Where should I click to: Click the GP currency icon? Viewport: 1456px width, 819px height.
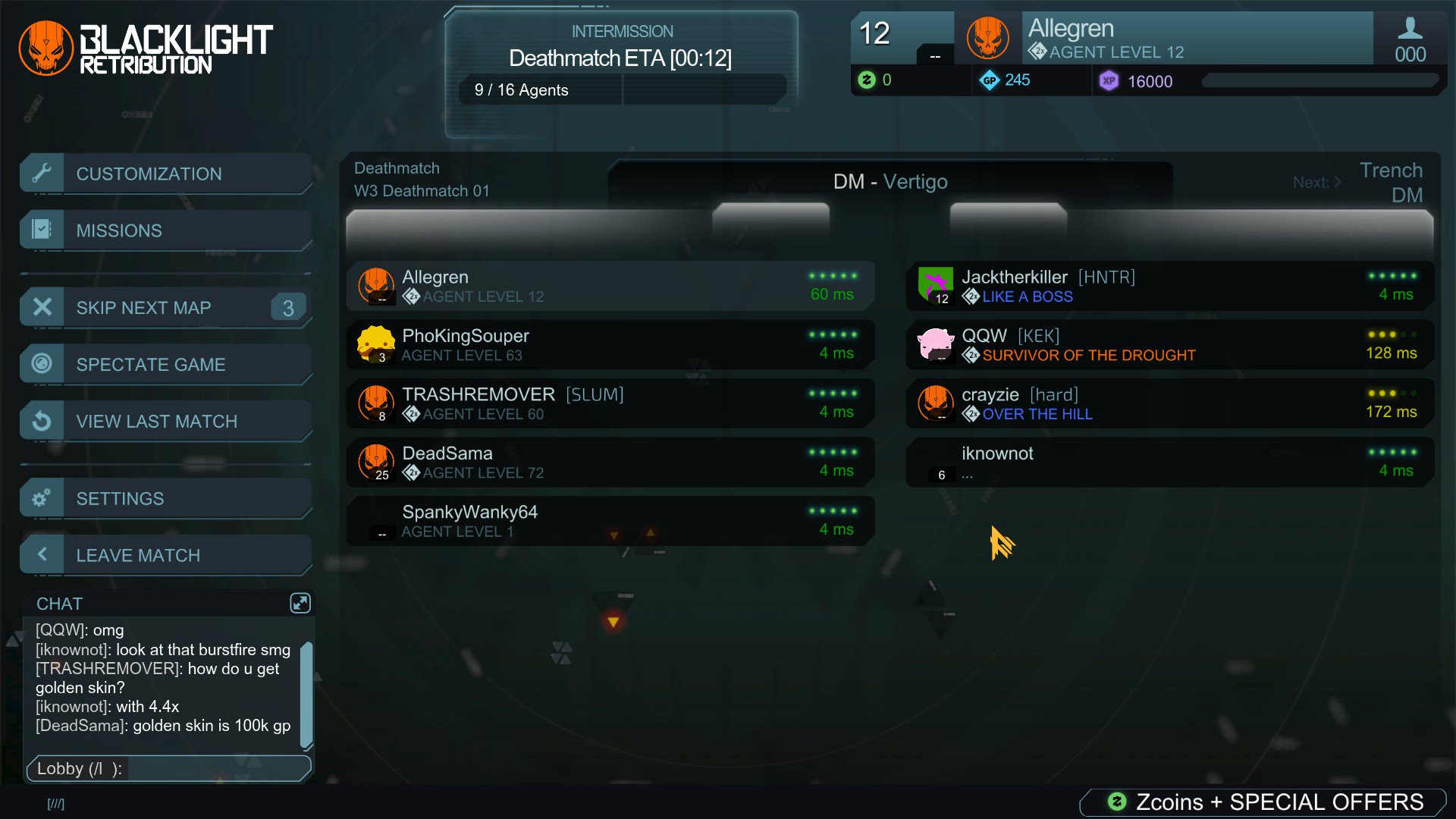[x=990, y=80]
